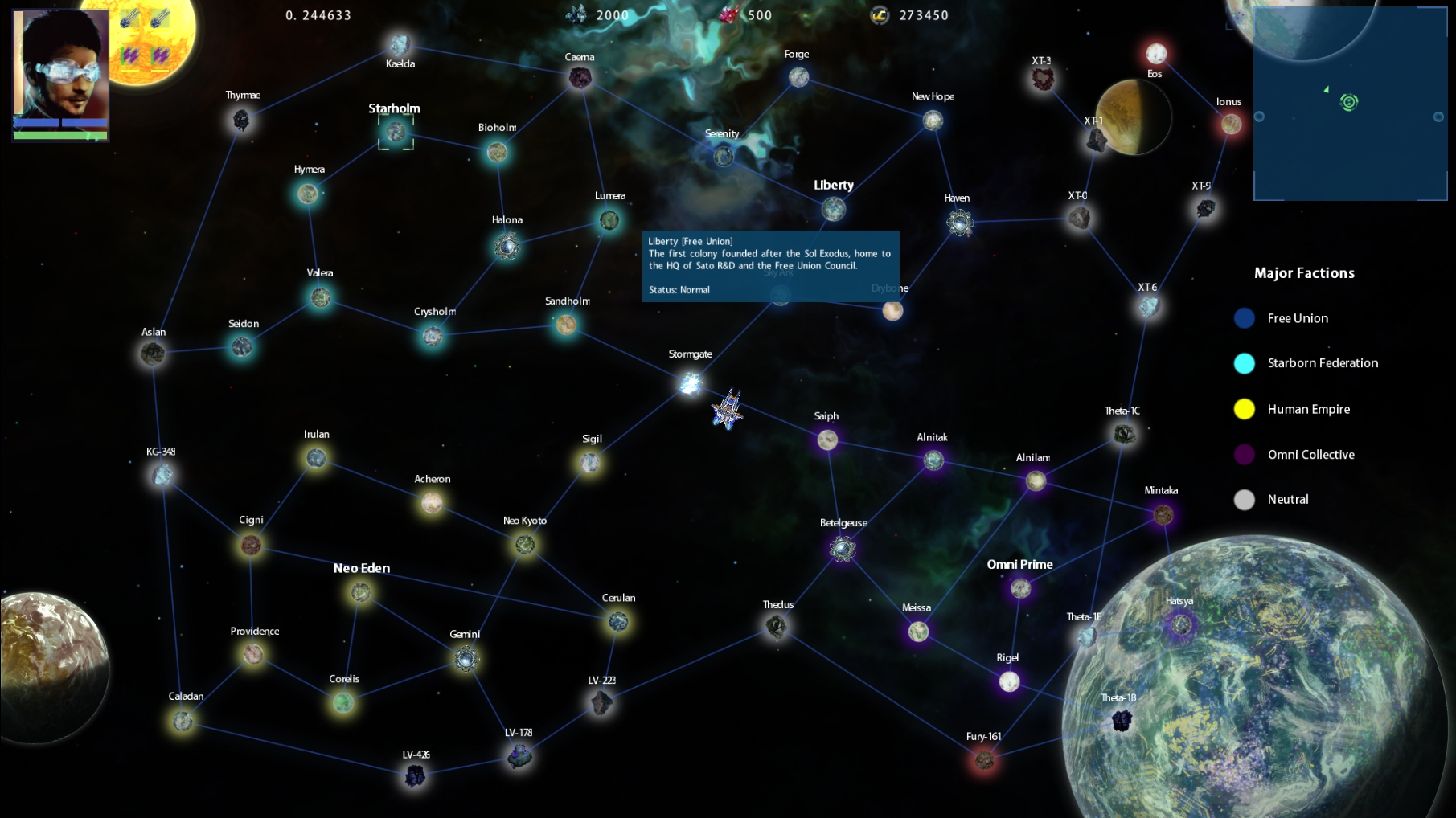This screenshot has width=1456, height=818.
Task: Choose the Gemini station node
Action: click(x=466, y=660)
